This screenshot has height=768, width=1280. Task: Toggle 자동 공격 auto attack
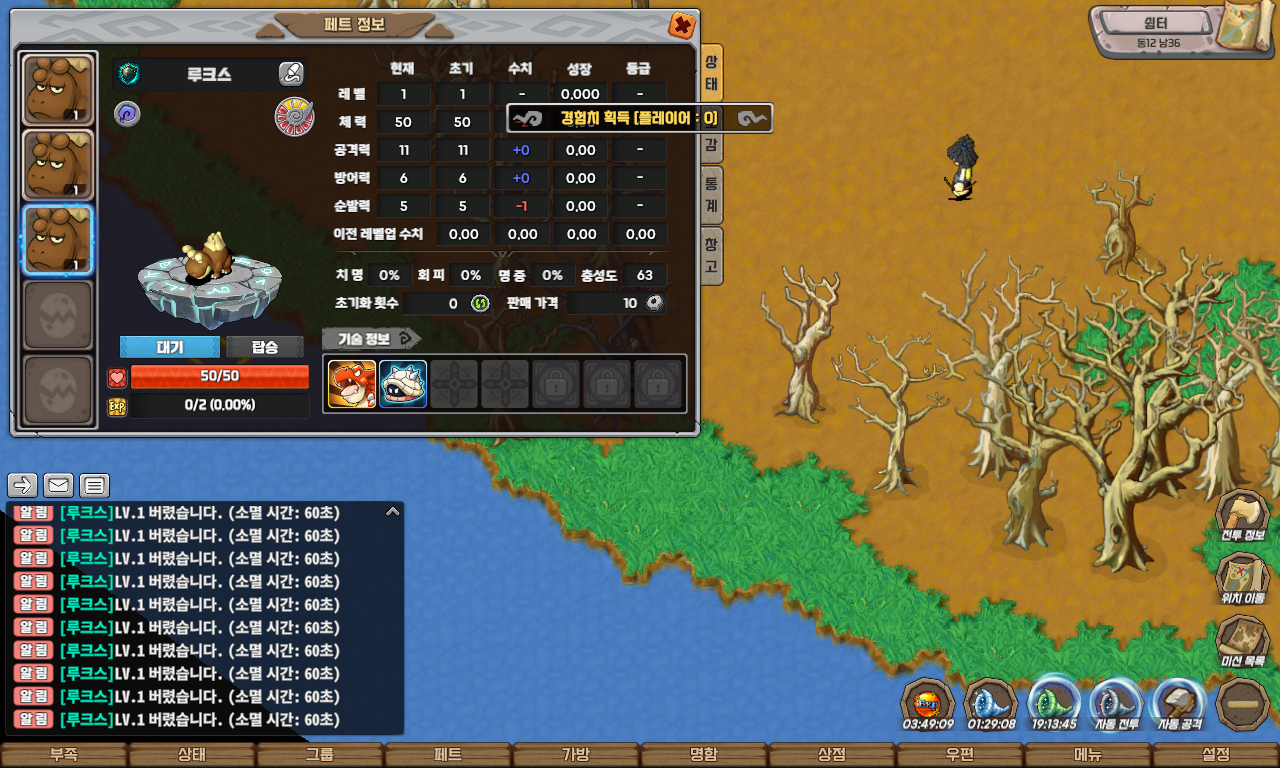pos(1179,704)
